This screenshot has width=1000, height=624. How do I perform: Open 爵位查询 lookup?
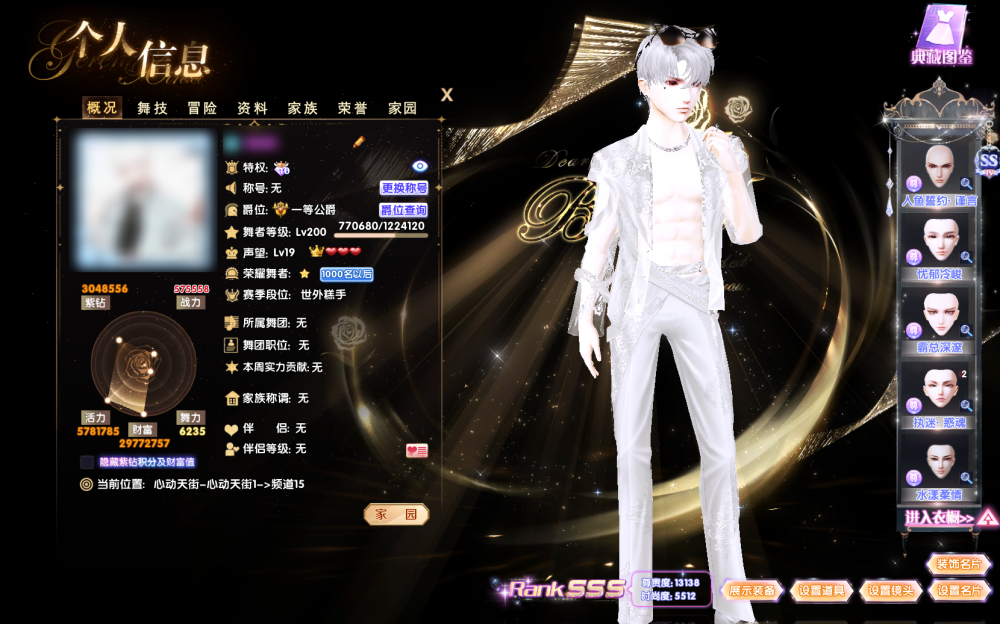(x=404, y=210)
